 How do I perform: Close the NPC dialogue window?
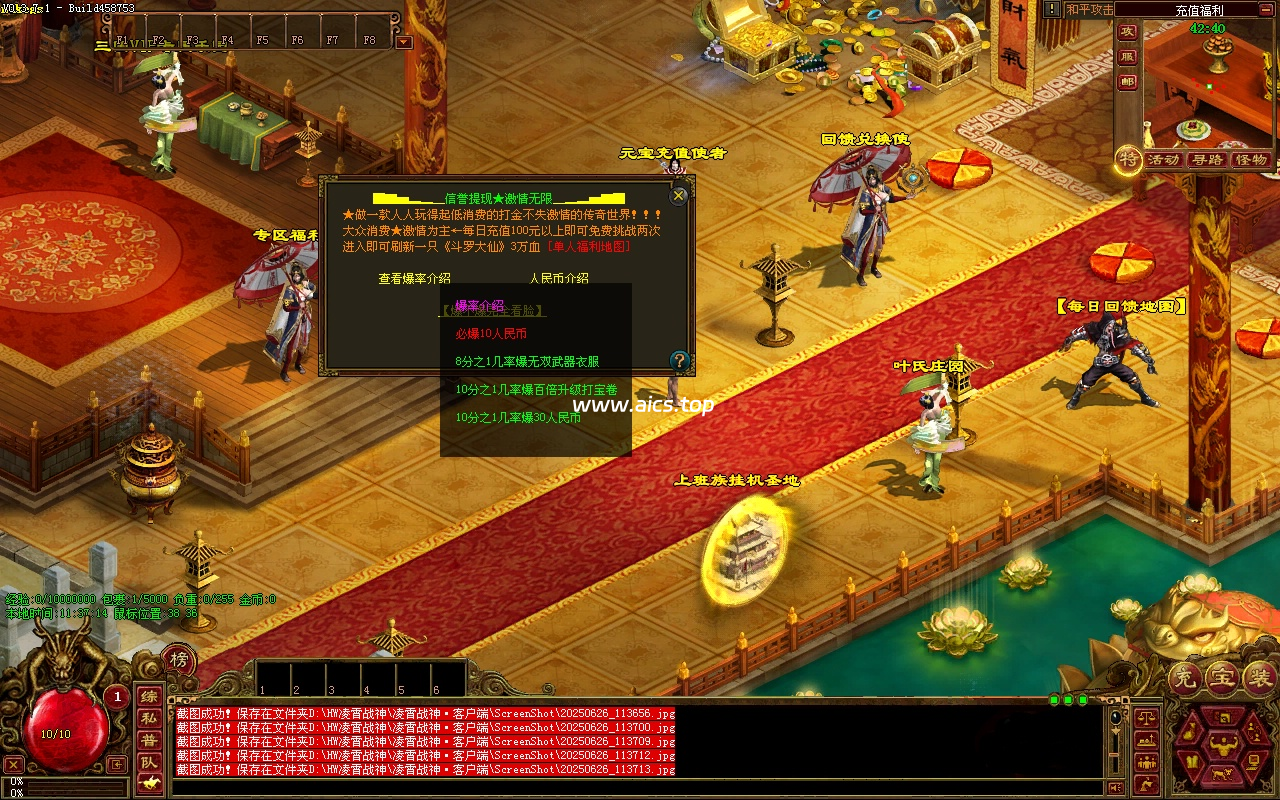point(679,196)
